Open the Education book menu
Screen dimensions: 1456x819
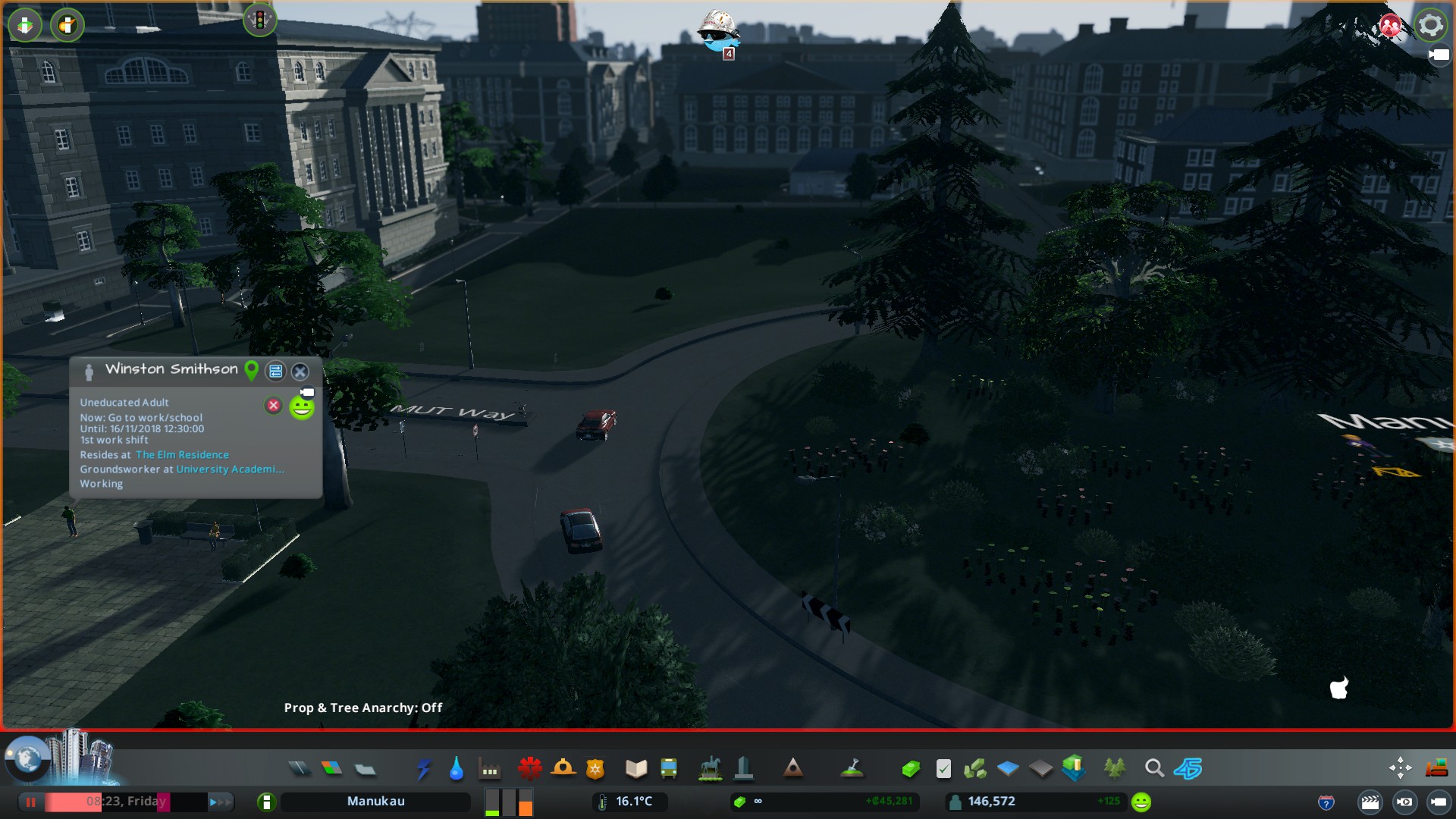coord(635,769)
